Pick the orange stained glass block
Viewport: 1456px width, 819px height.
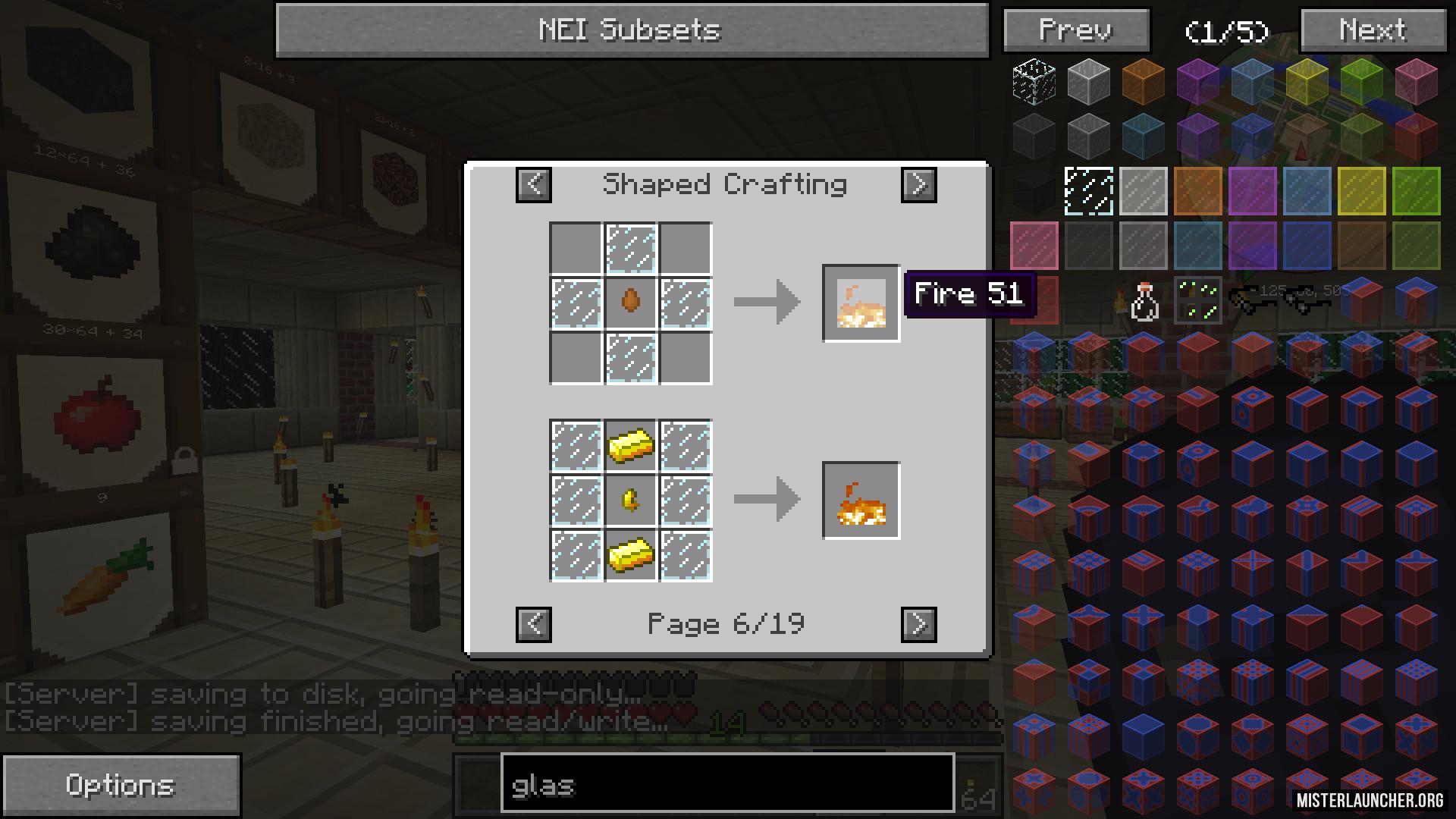click(1143, 81)
